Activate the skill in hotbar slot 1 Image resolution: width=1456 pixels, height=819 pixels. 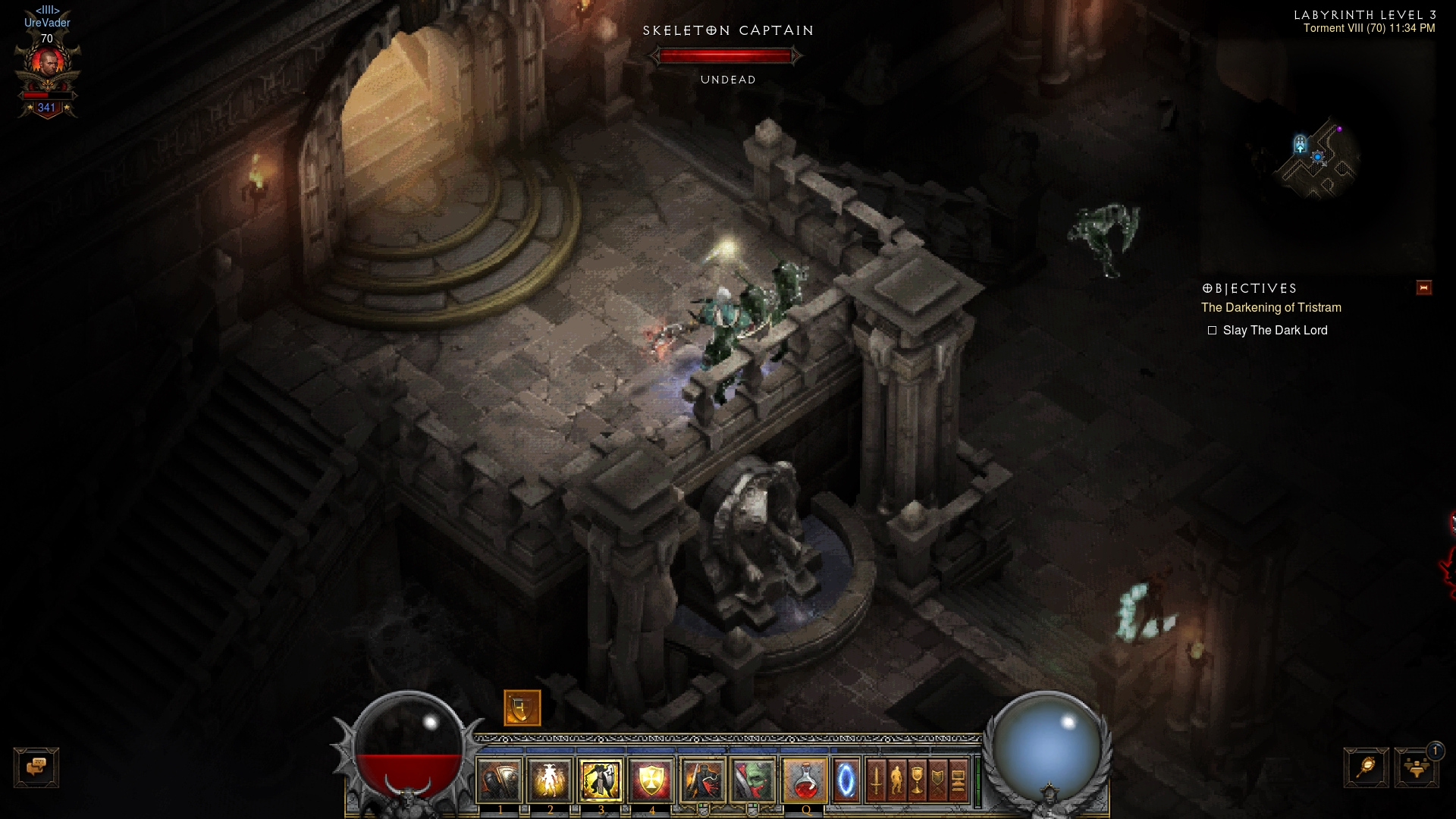coord(500,780)
